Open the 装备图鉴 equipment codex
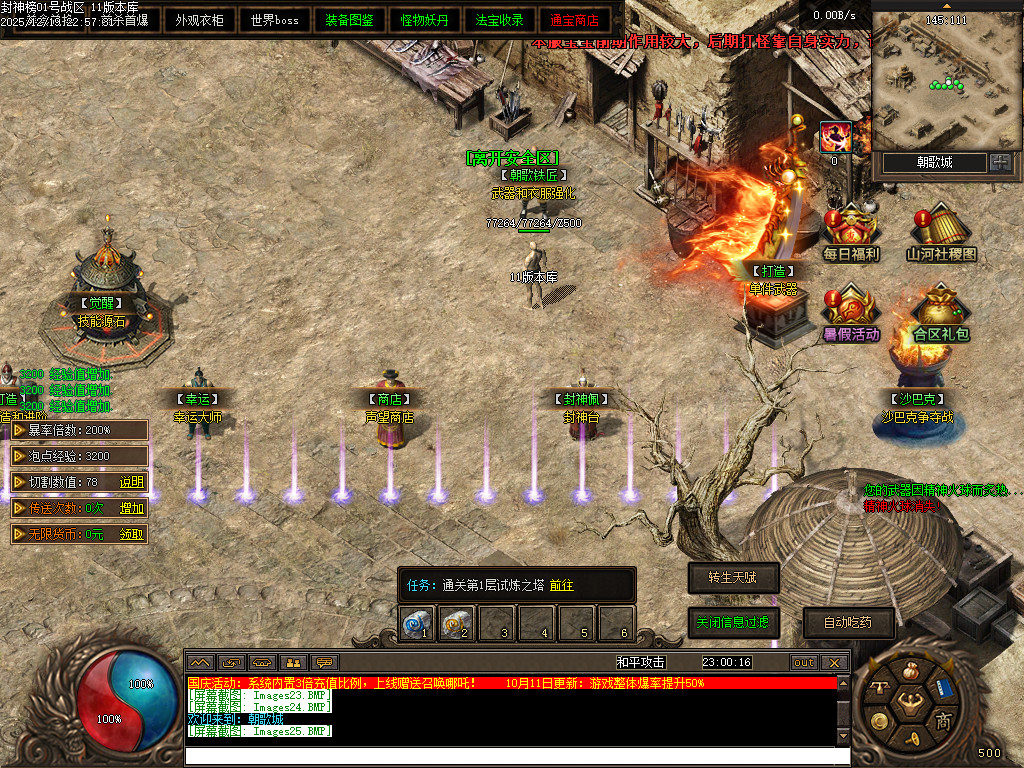Viewport: 1024px width, 768px height. coord(349,20)
